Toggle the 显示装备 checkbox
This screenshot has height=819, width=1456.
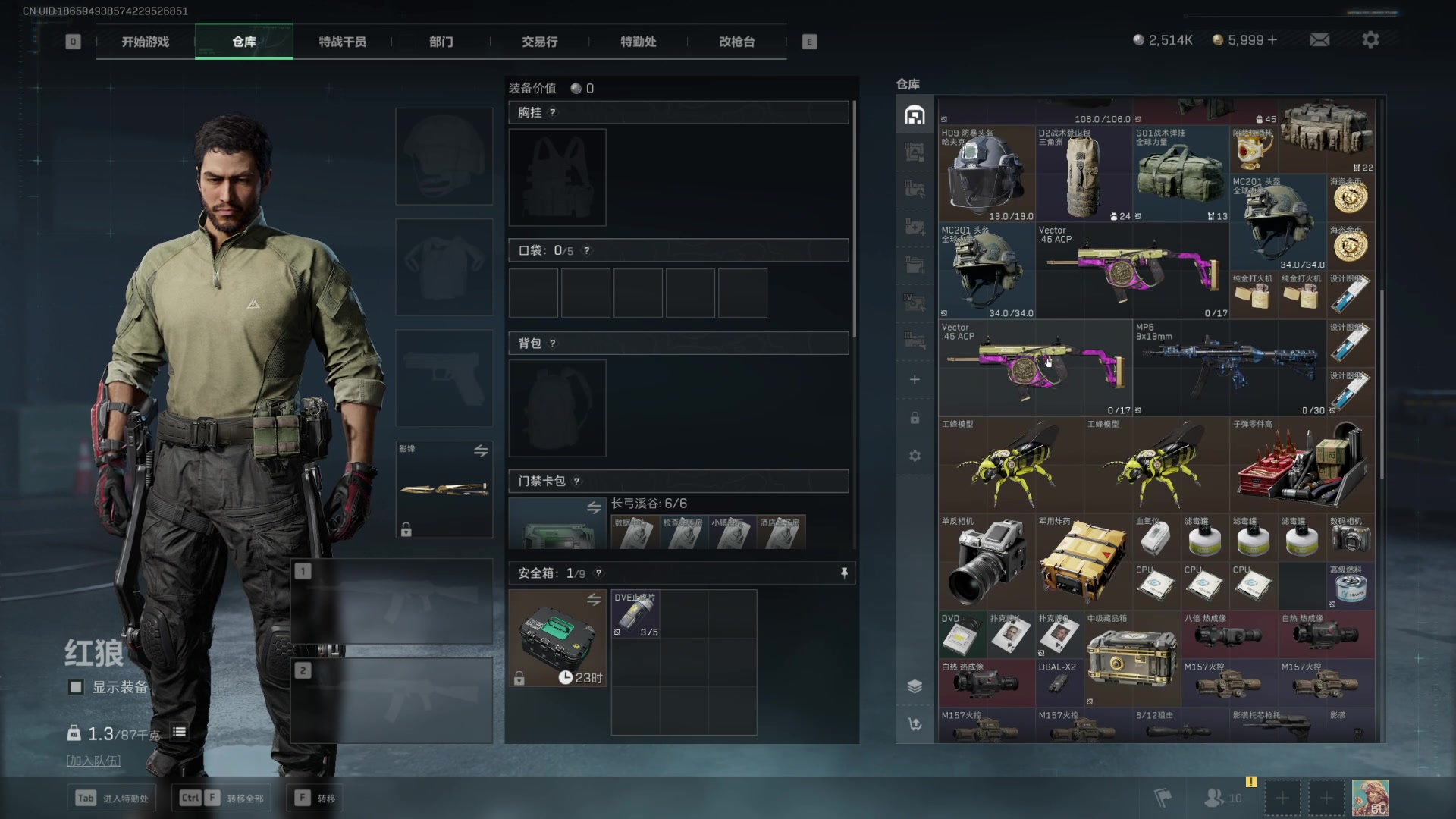pyautogui.click(x=76, y=687)
